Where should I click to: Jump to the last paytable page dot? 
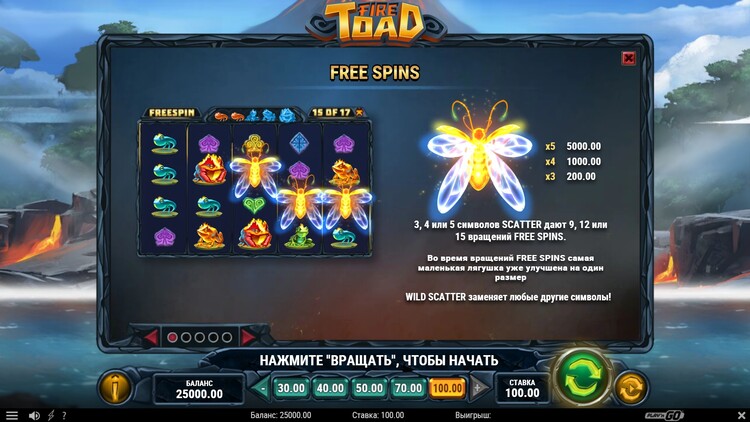point(227,338)
